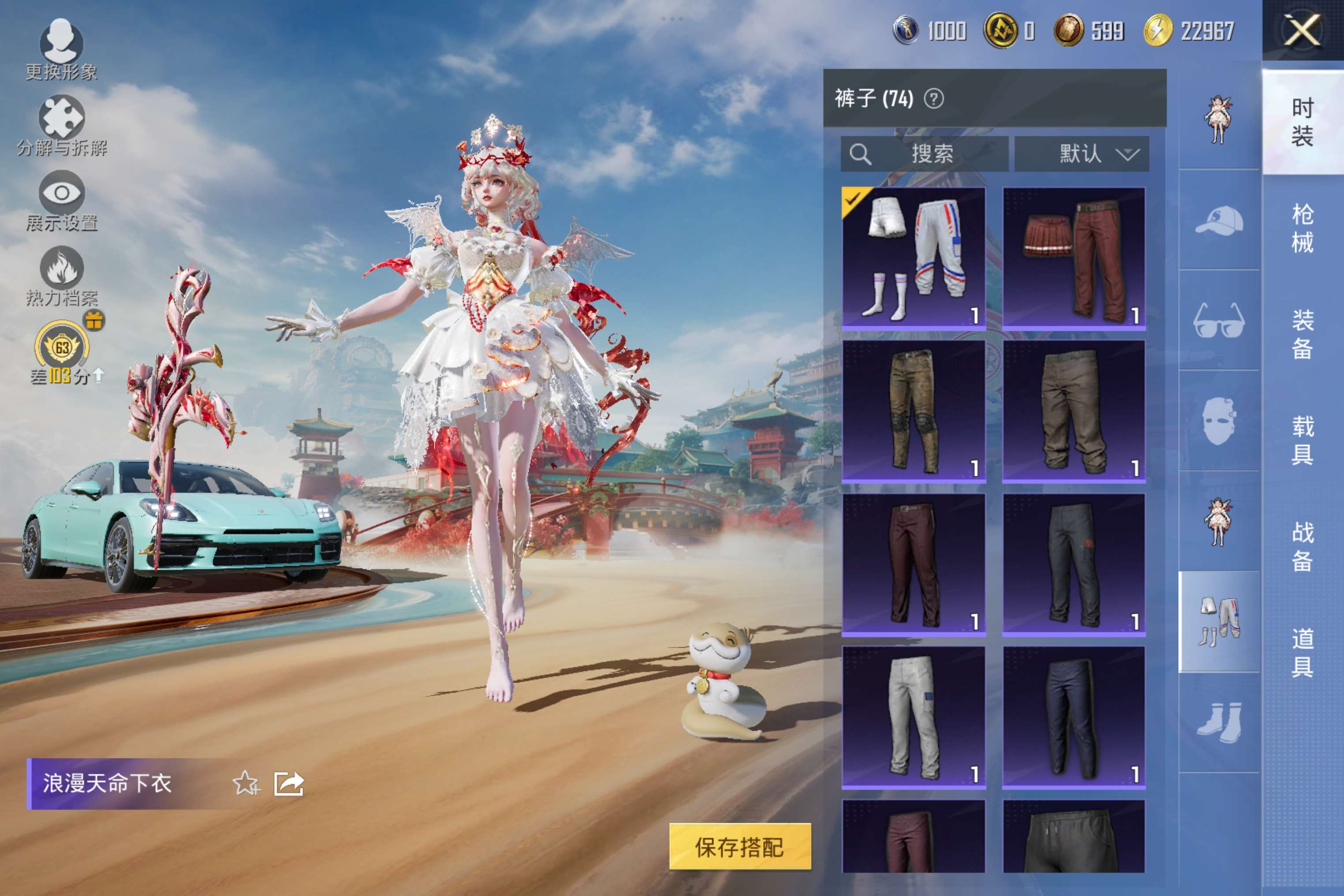Select the glasses category
The width and height of the screenshot is (1344, 896).
(1219, 321)
